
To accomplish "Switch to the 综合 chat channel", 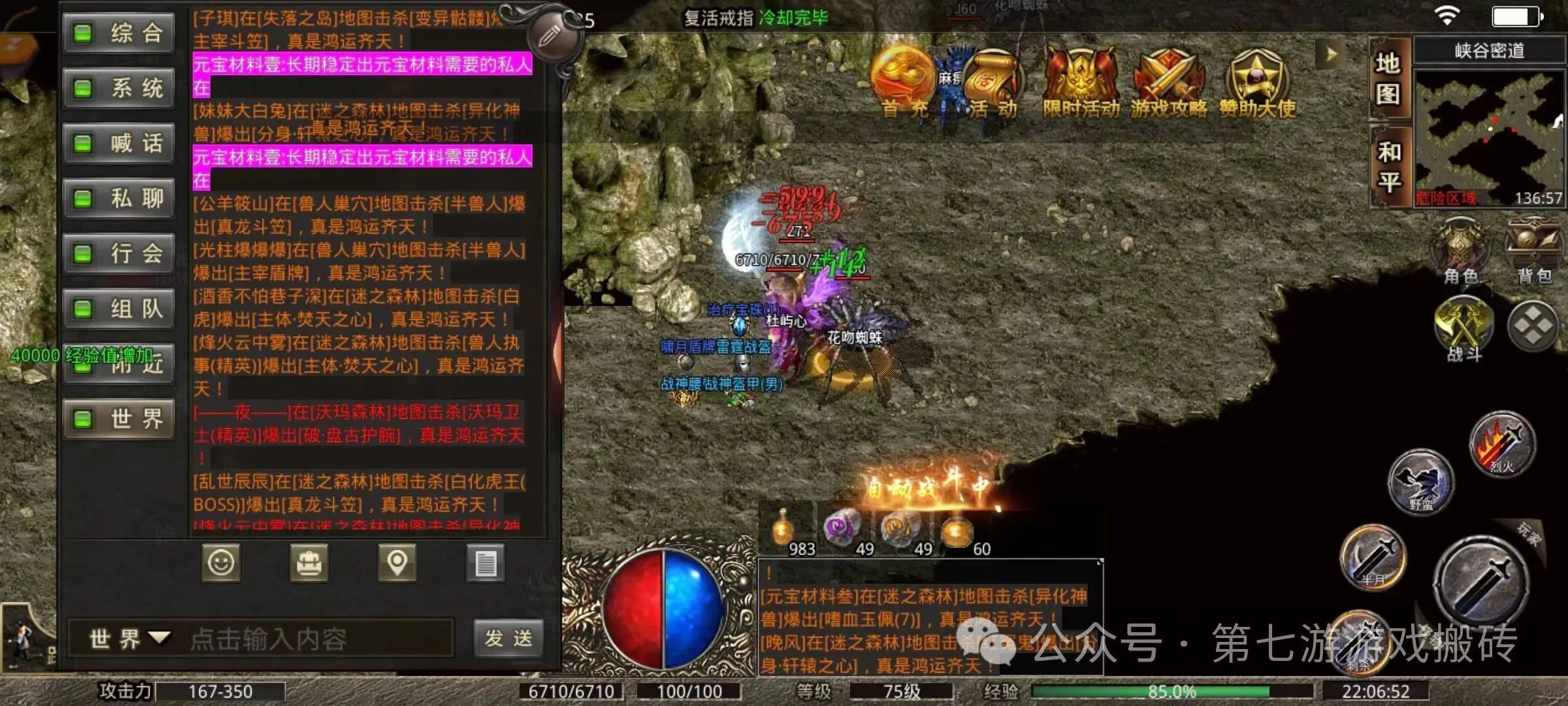I will pos(119,33).
